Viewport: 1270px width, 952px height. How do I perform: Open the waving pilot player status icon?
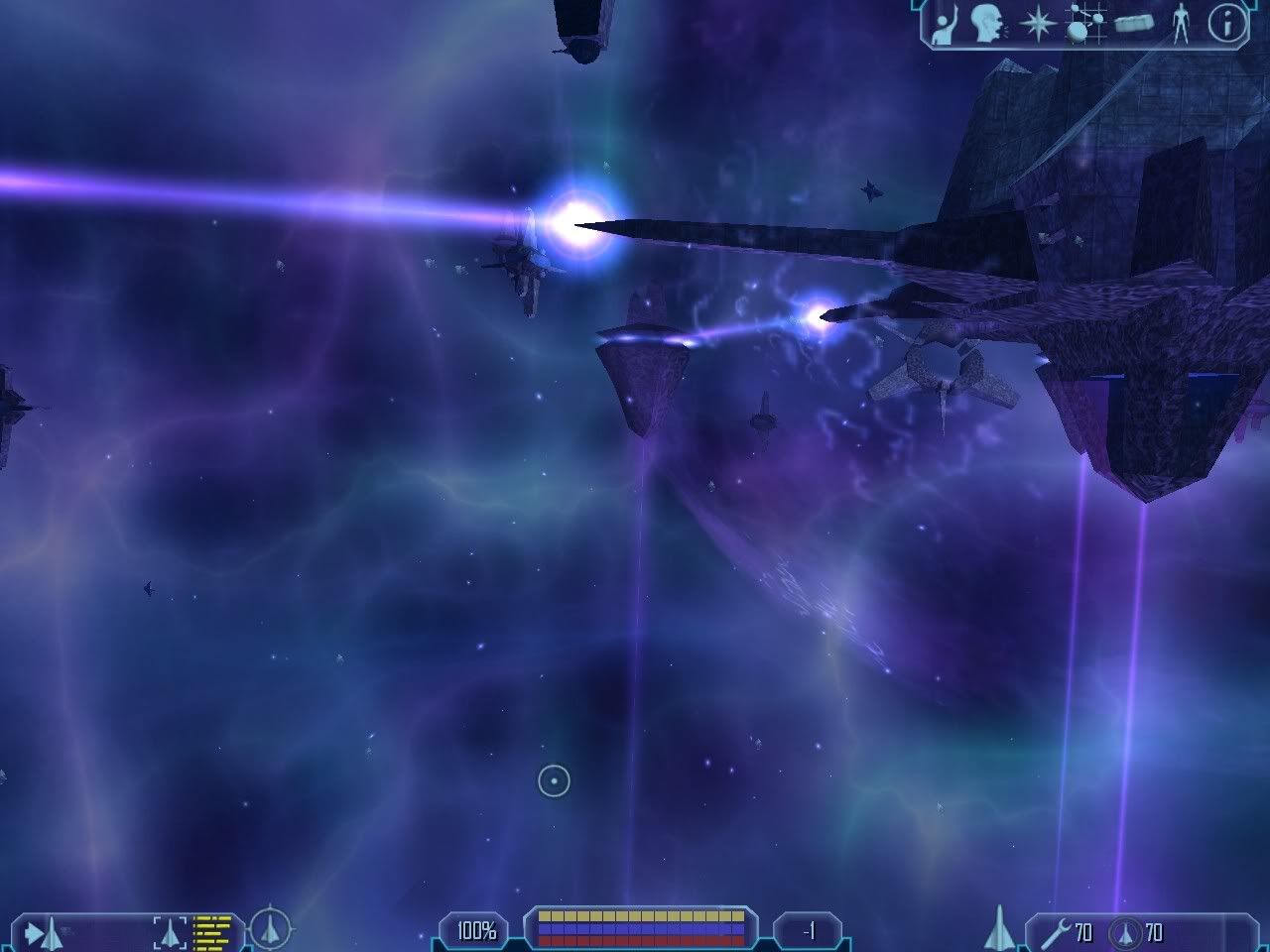[x=945, y=23]
